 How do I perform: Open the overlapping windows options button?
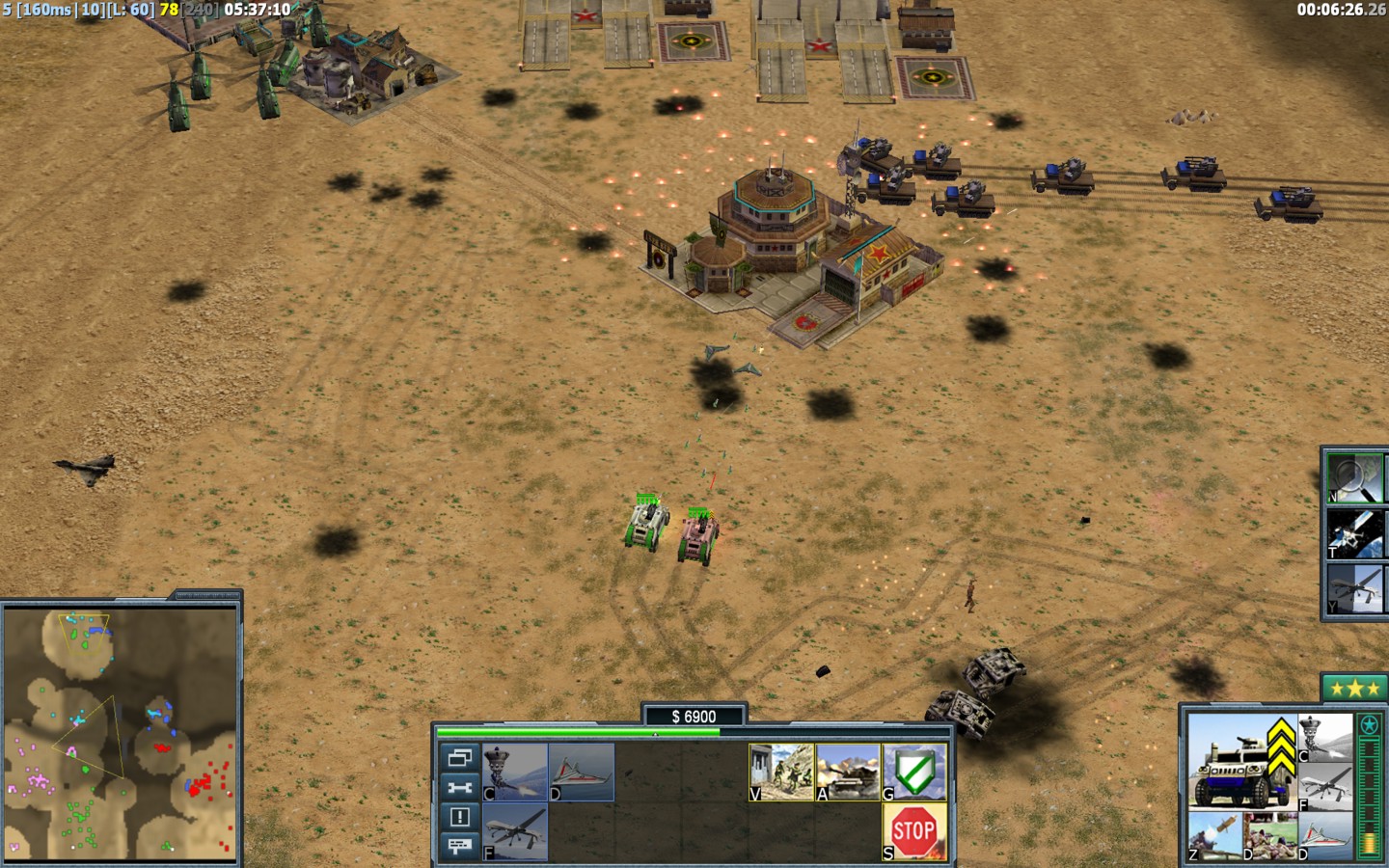(x=459, y=758)
